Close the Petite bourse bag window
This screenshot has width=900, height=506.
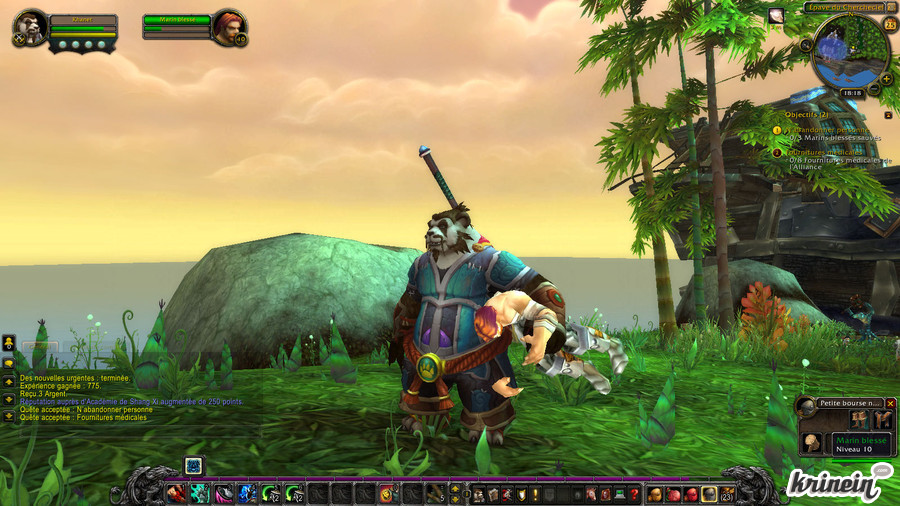[891, 403]
